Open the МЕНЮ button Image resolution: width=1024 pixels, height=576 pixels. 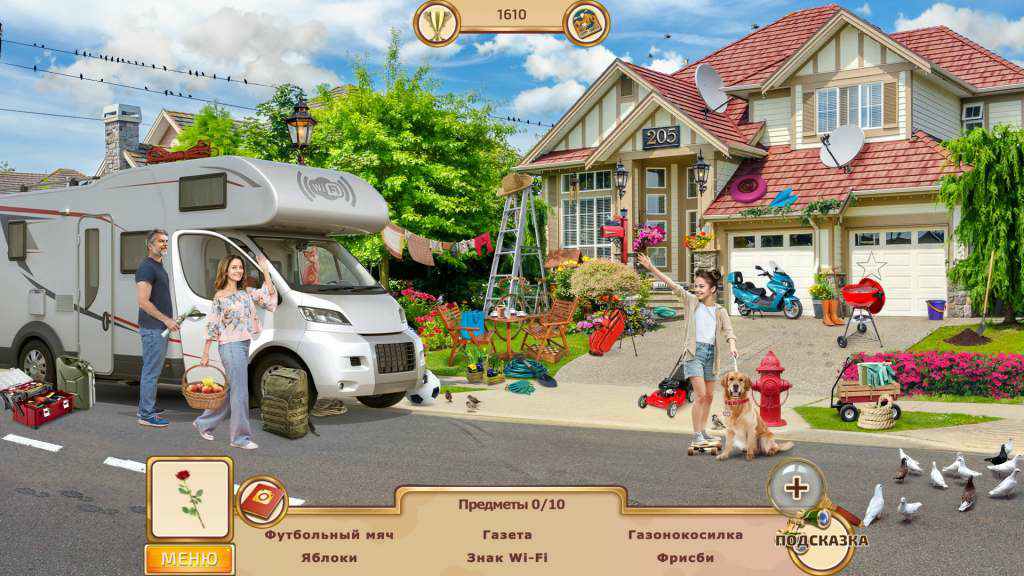[189, 559]
